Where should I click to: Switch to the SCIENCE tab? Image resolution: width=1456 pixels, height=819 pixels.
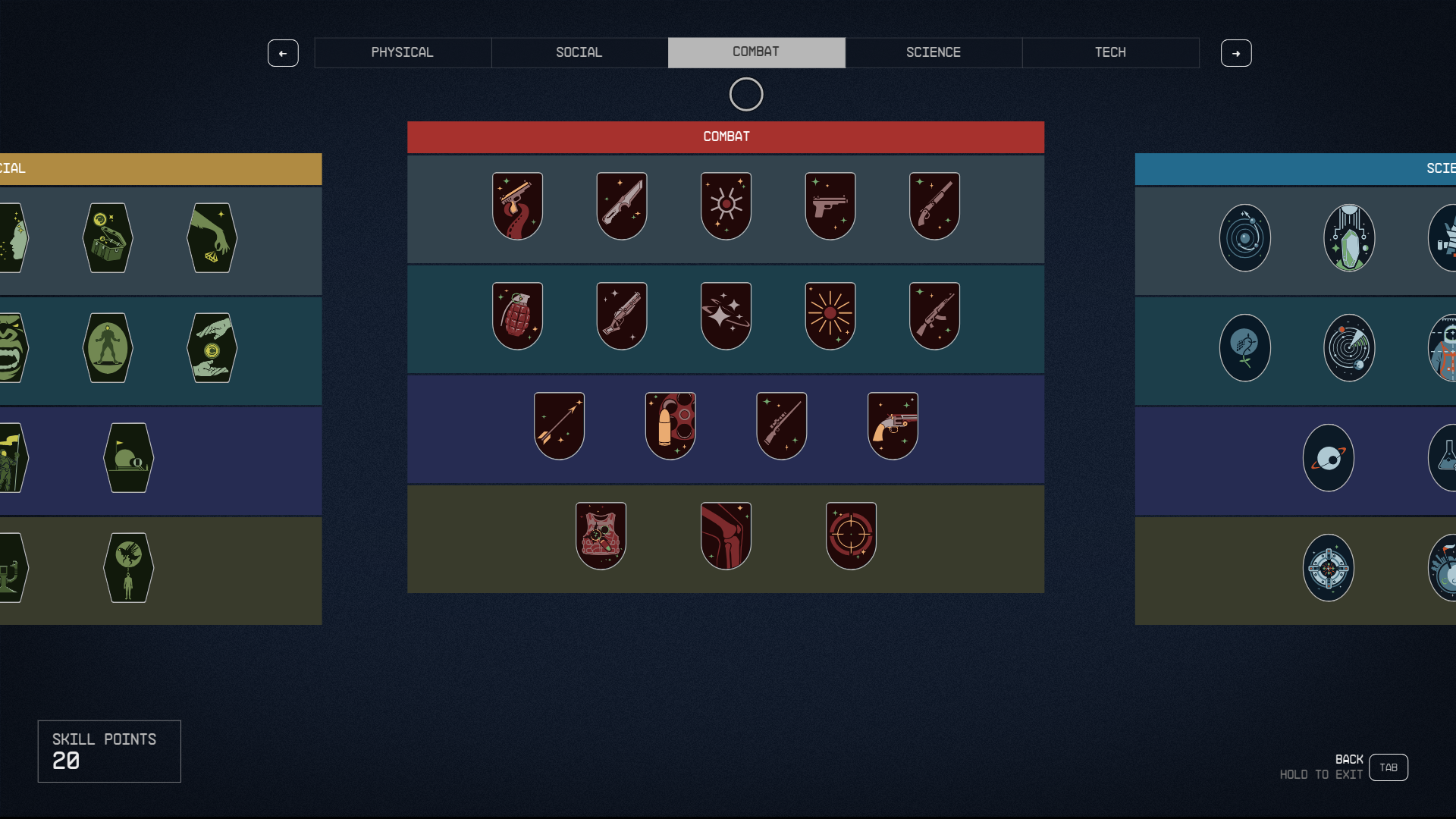pos(933,52)
